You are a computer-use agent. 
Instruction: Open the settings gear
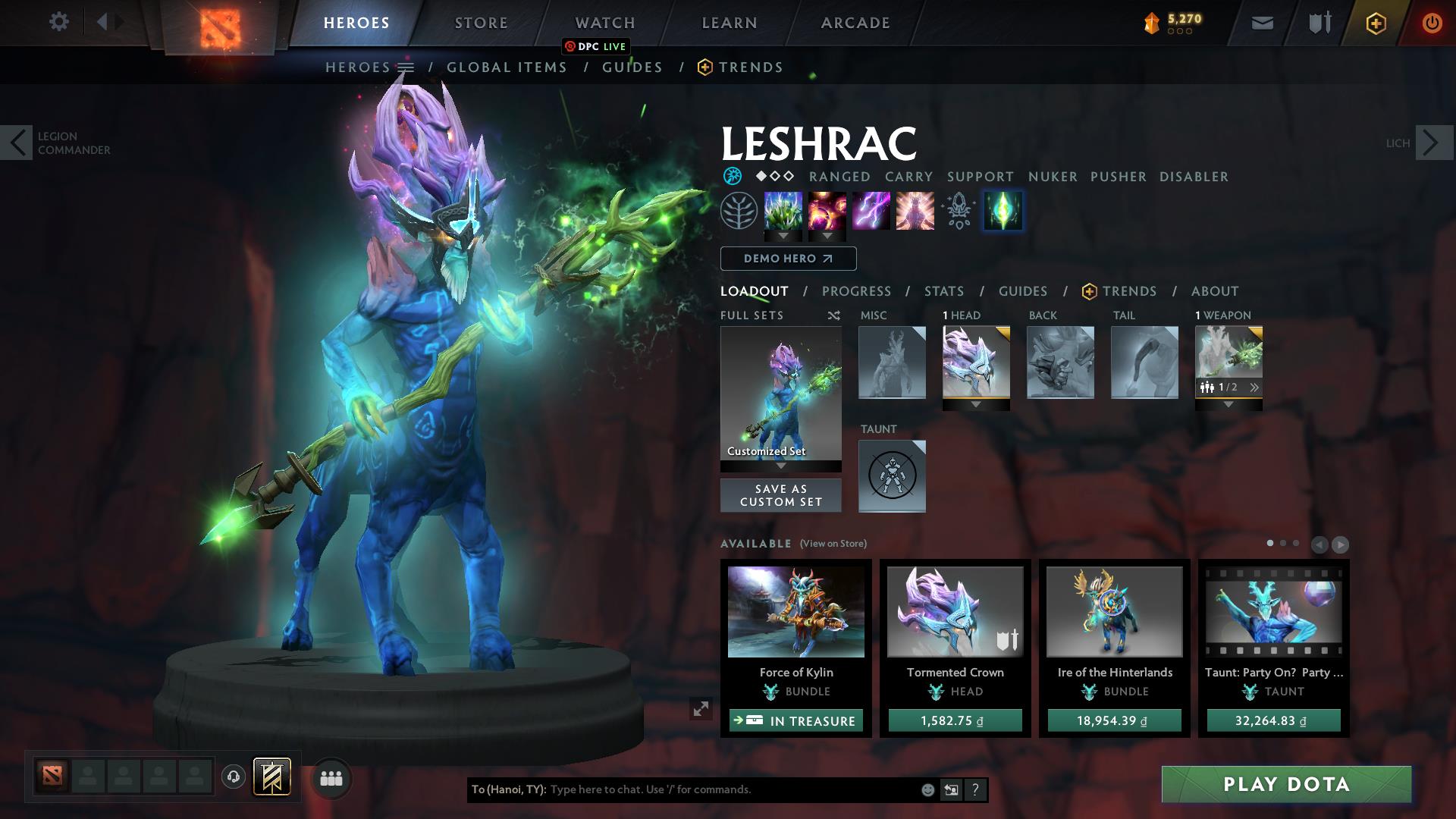coord(59,22)
